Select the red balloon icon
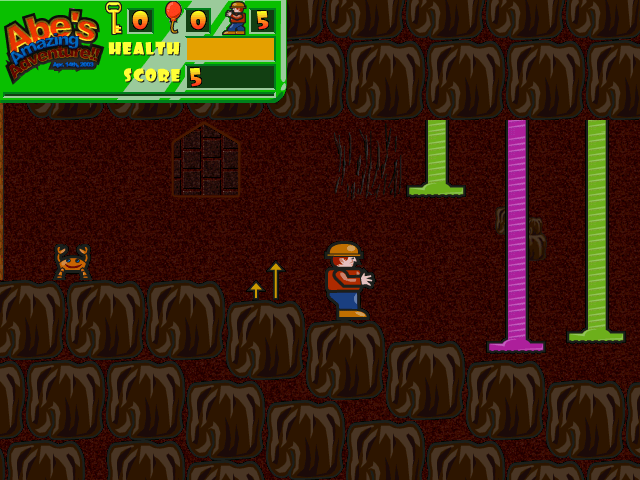The height and width of the screenshot is (480, 640). (172, 17)
